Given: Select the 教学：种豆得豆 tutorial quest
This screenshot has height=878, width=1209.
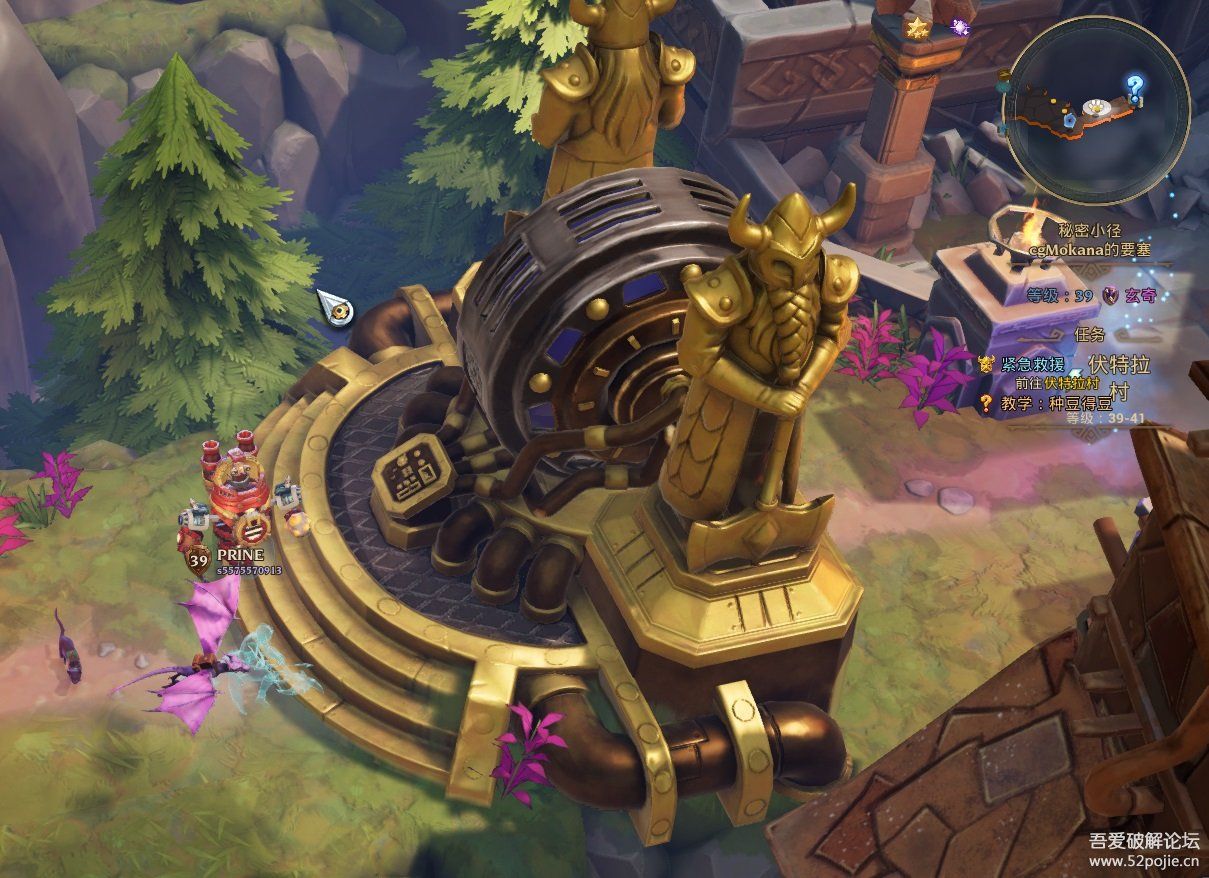Looking at the screenshot, I should [x=1045, y=403].
